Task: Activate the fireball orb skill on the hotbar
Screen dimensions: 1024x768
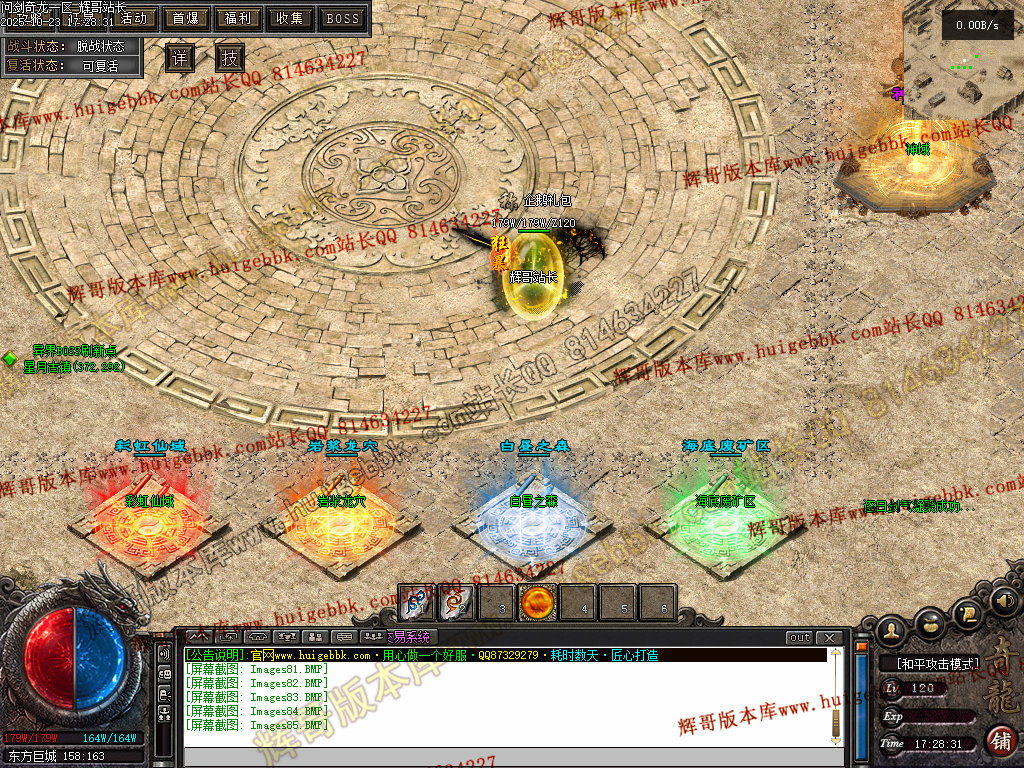Action: coord(538,604)
